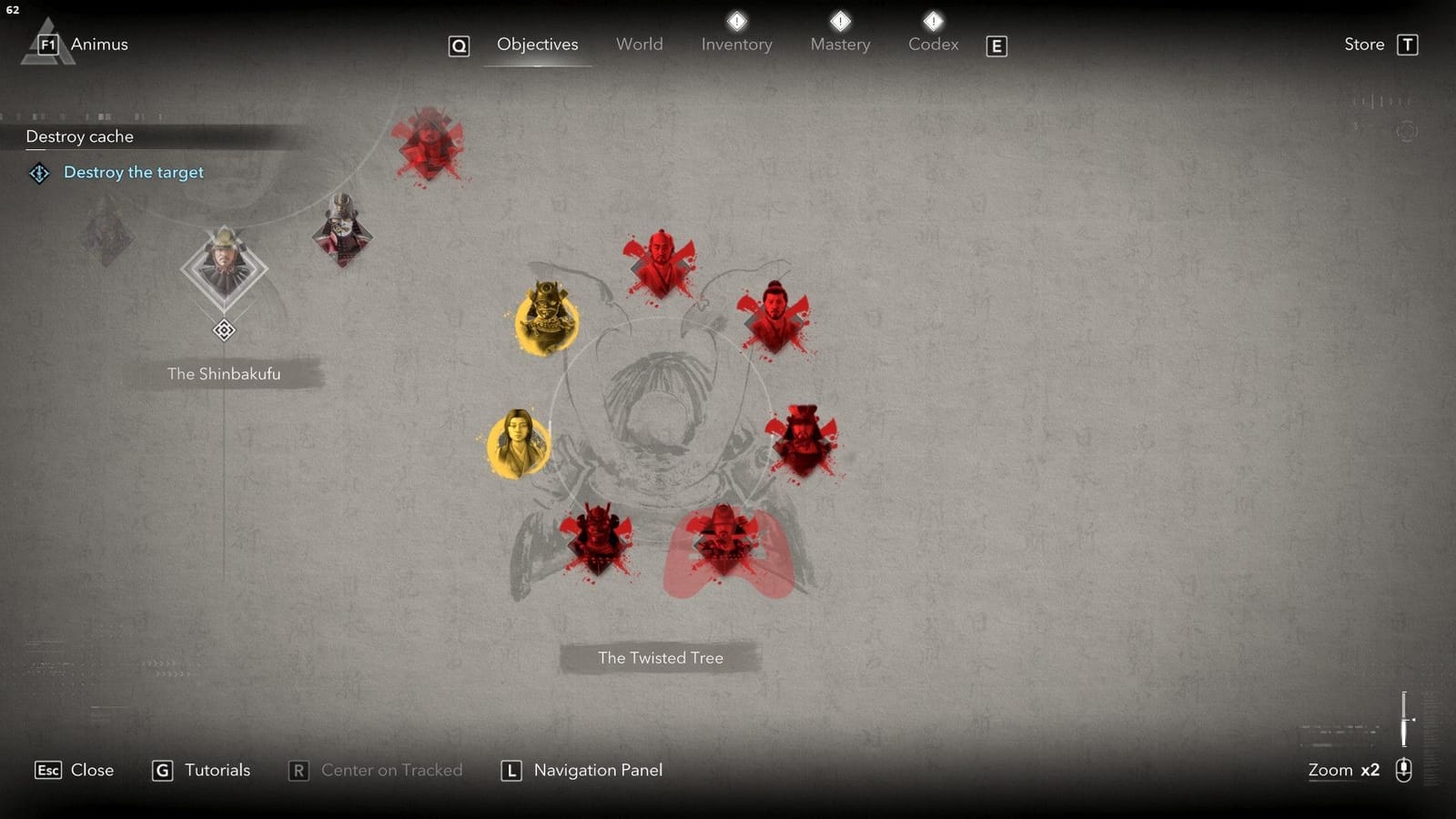
Task: Click the Destroy the target objective entry
Action: (x=134, y=172)
